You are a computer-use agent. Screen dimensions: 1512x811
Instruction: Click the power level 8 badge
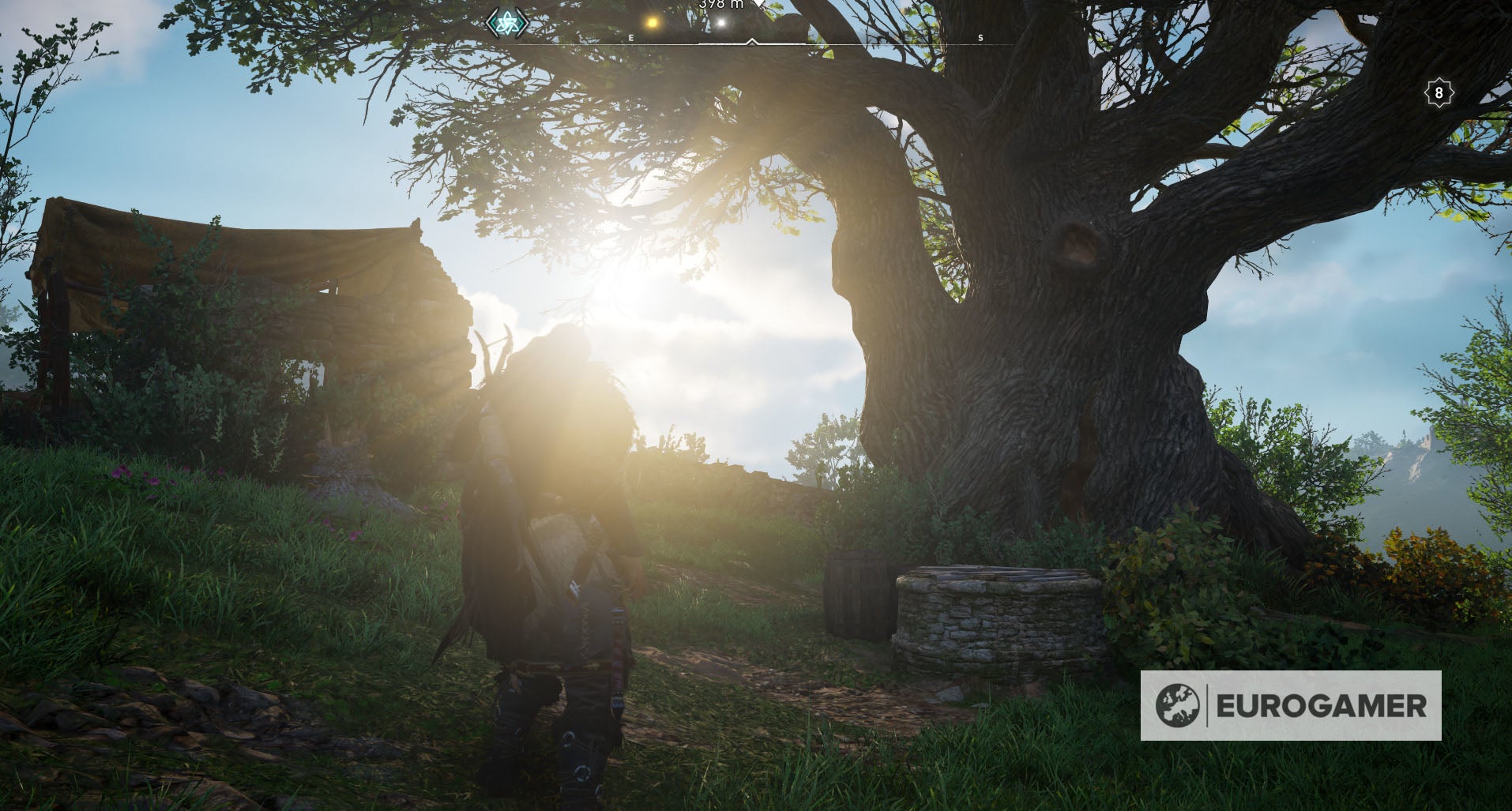(x=1439, y=92)
